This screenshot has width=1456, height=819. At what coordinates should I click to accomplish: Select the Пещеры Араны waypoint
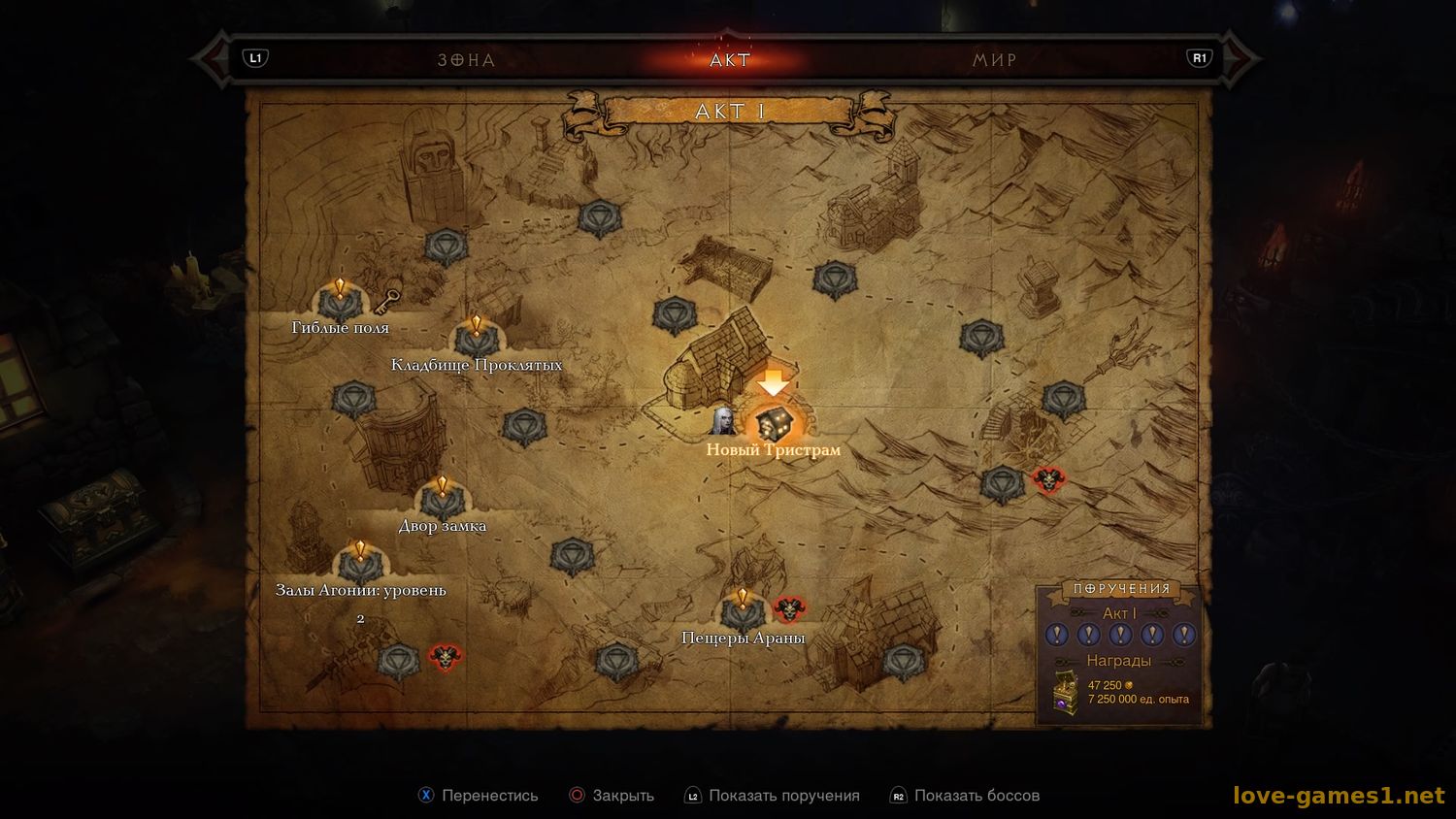click(x=743, y=612)
